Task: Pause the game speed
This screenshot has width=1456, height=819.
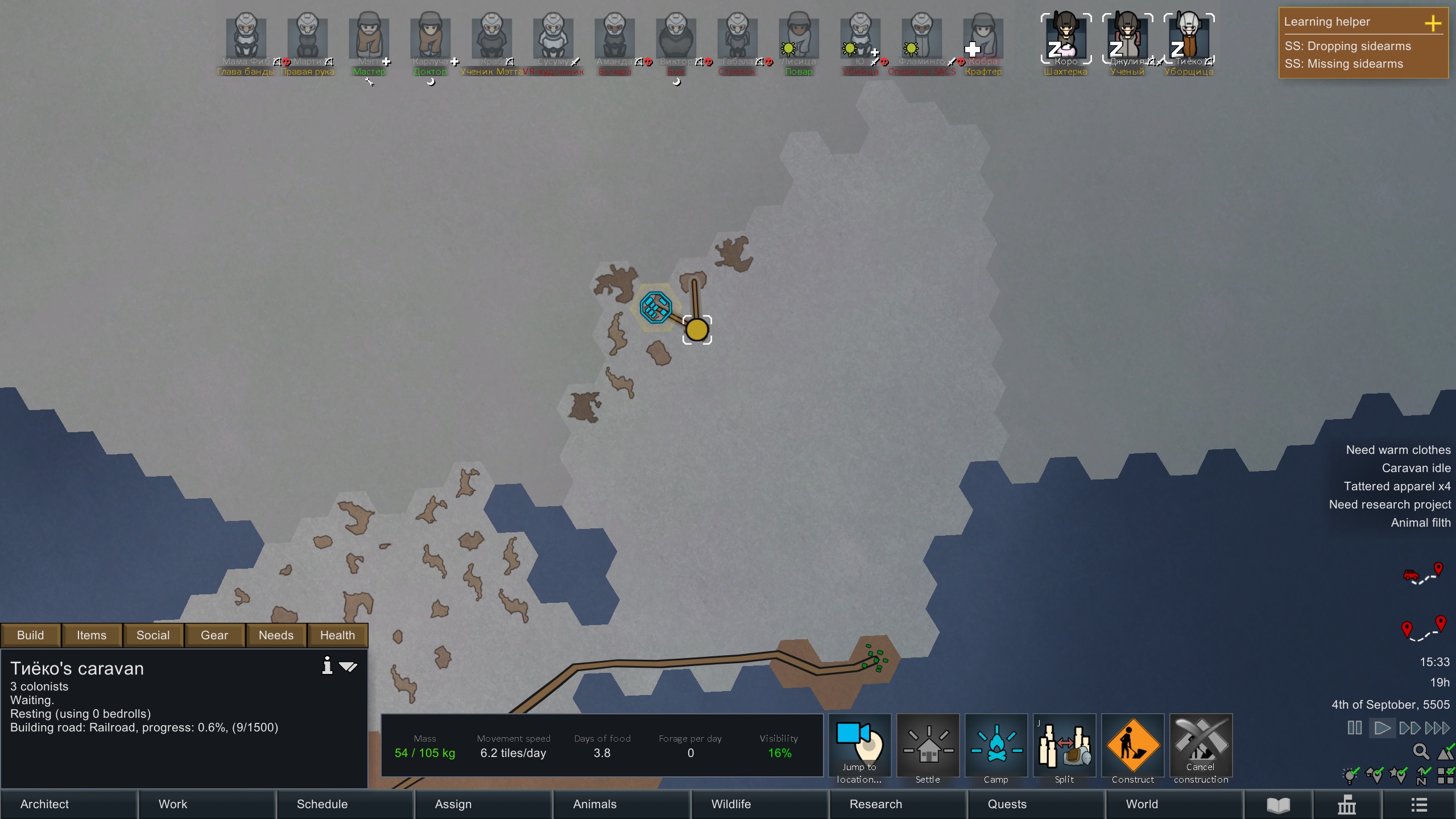Action: click(x=1355, y=728)
